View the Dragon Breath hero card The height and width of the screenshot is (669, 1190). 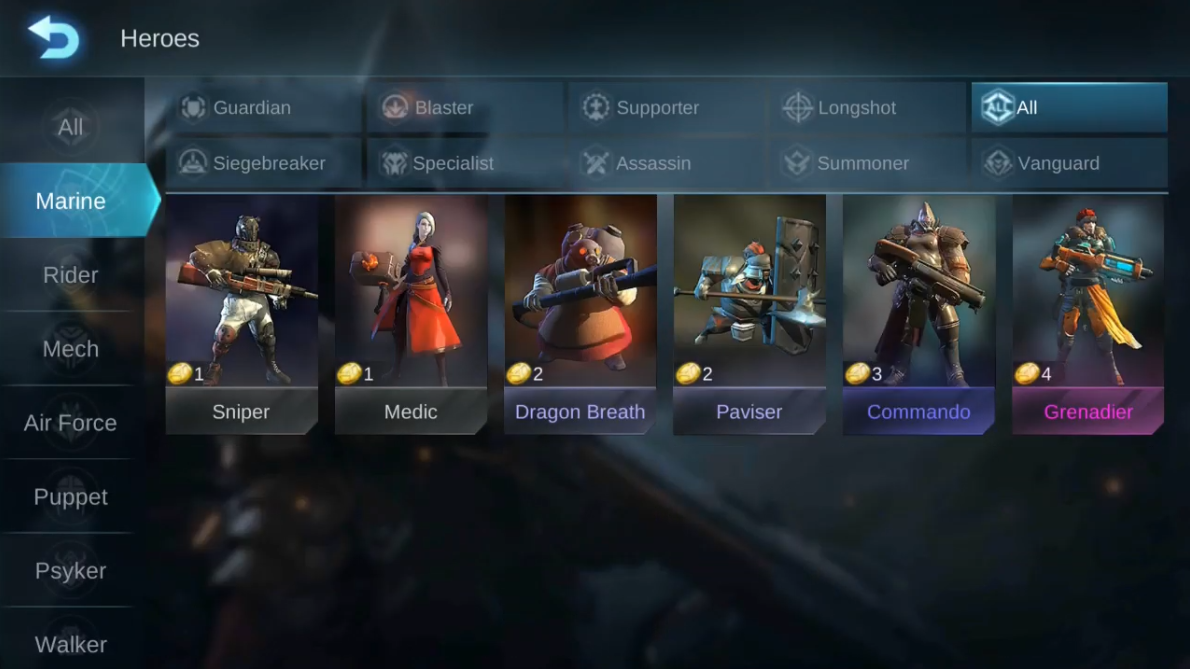pyautogui.click(x=580, y=314)
